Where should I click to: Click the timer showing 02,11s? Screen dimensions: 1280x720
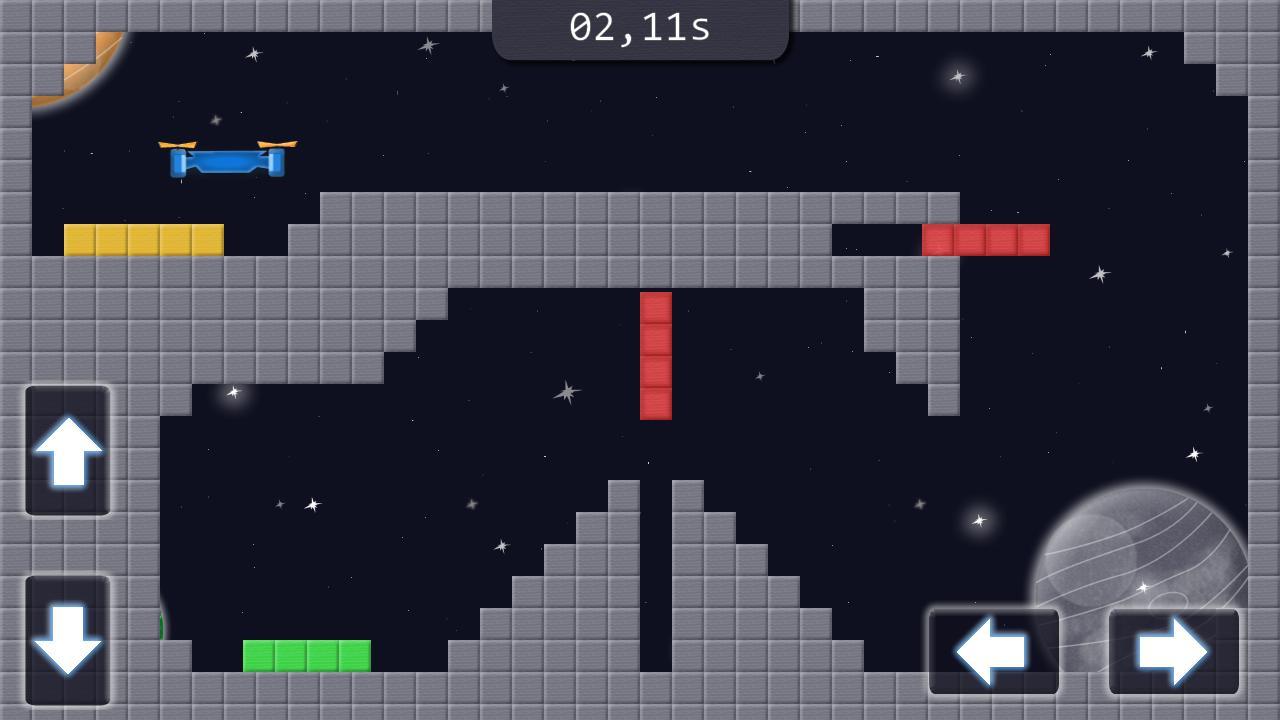click(x=640, y=27)
